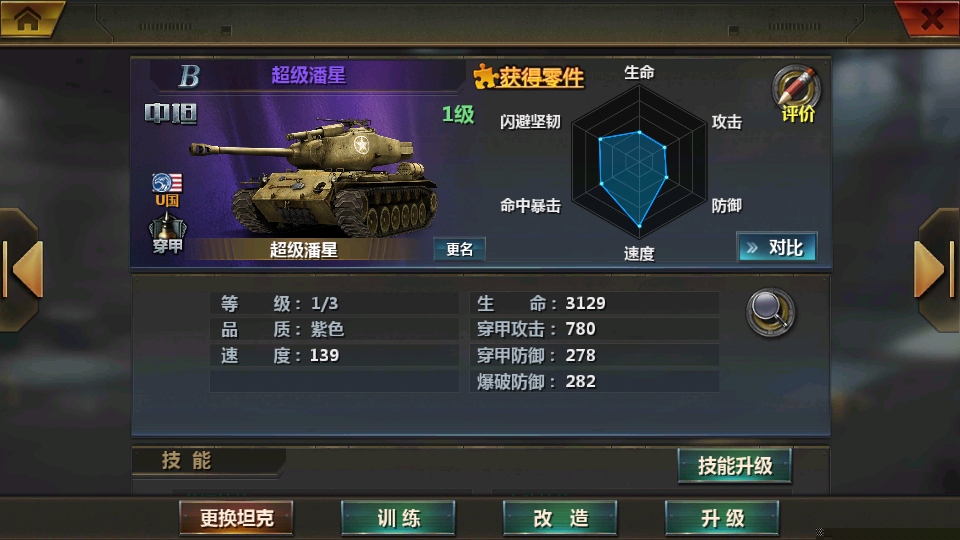Open 技能升级 skill upgrade
Viewport: 960px width, 540px height.
pos(734,465)
